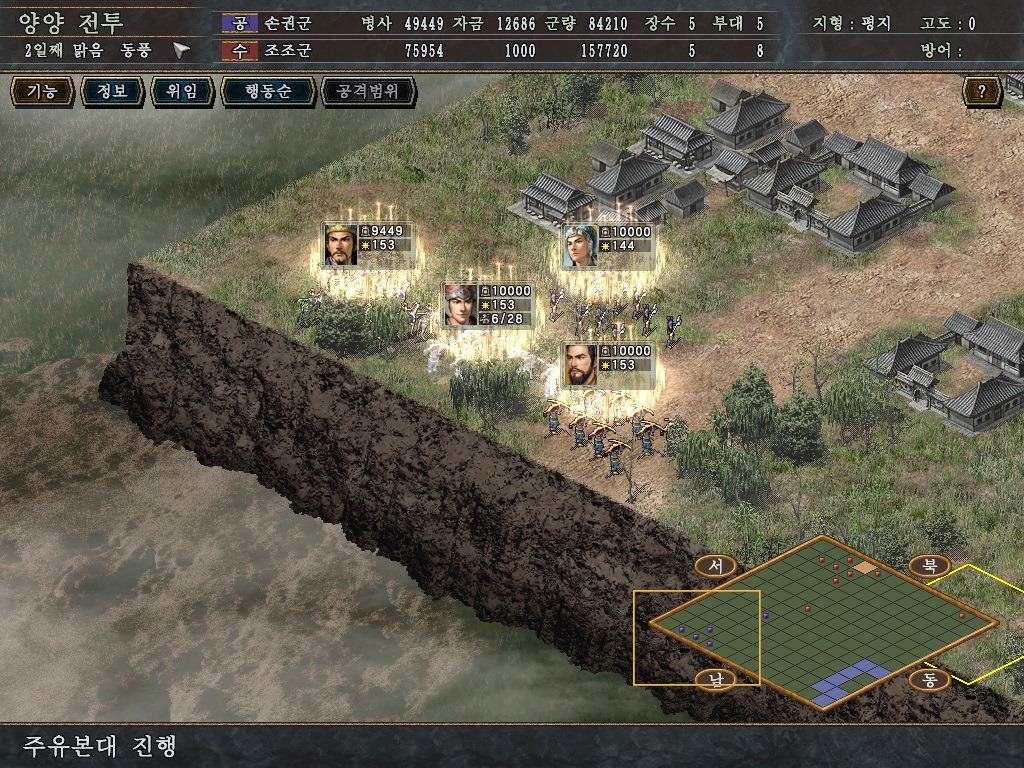1024x768 pixels.
Task: Open the question mark help button
Action: [982, 92]
